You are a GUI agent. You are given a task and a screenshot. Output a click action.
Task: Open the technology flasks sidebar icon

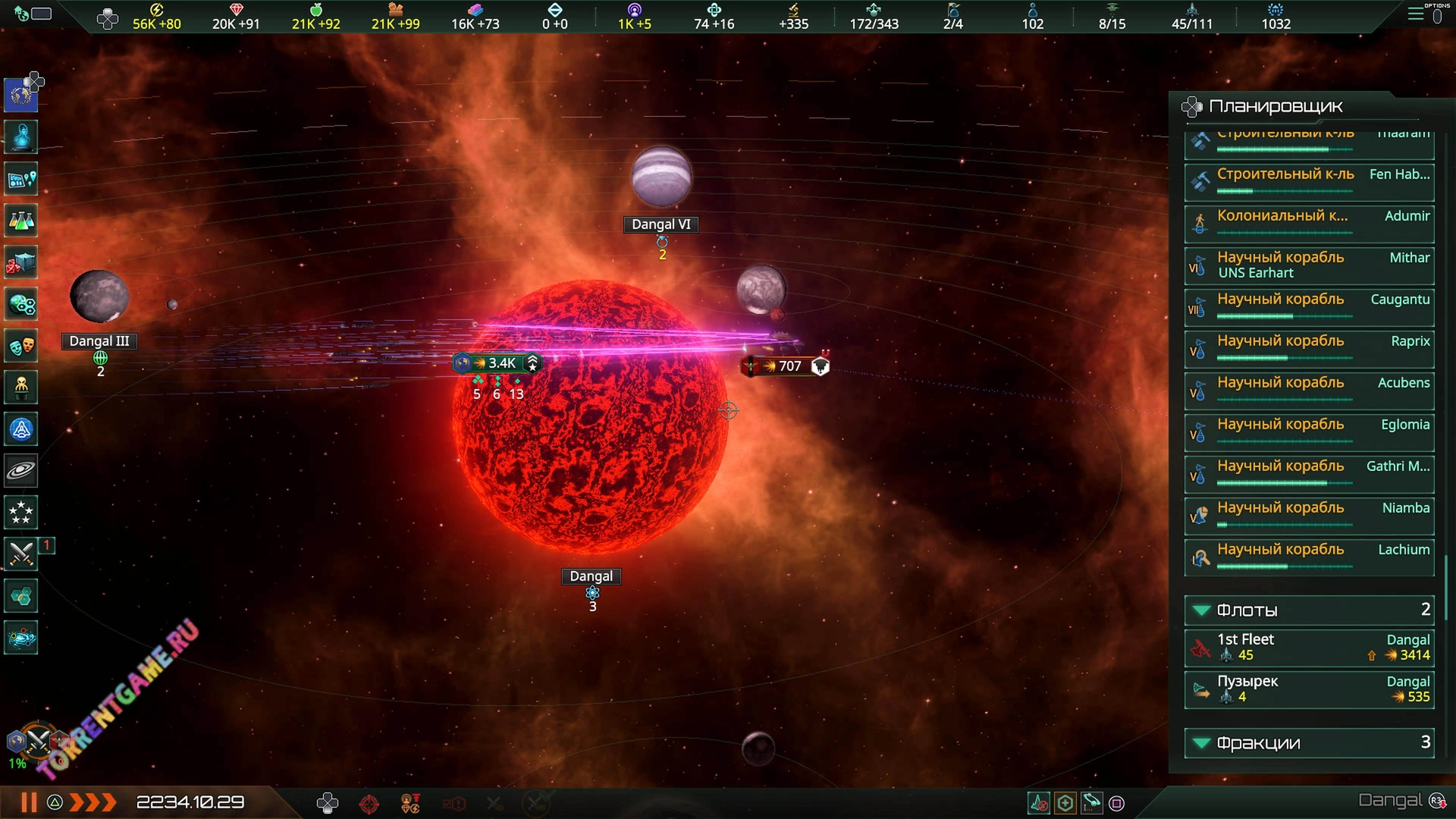[x=21, y=221]
